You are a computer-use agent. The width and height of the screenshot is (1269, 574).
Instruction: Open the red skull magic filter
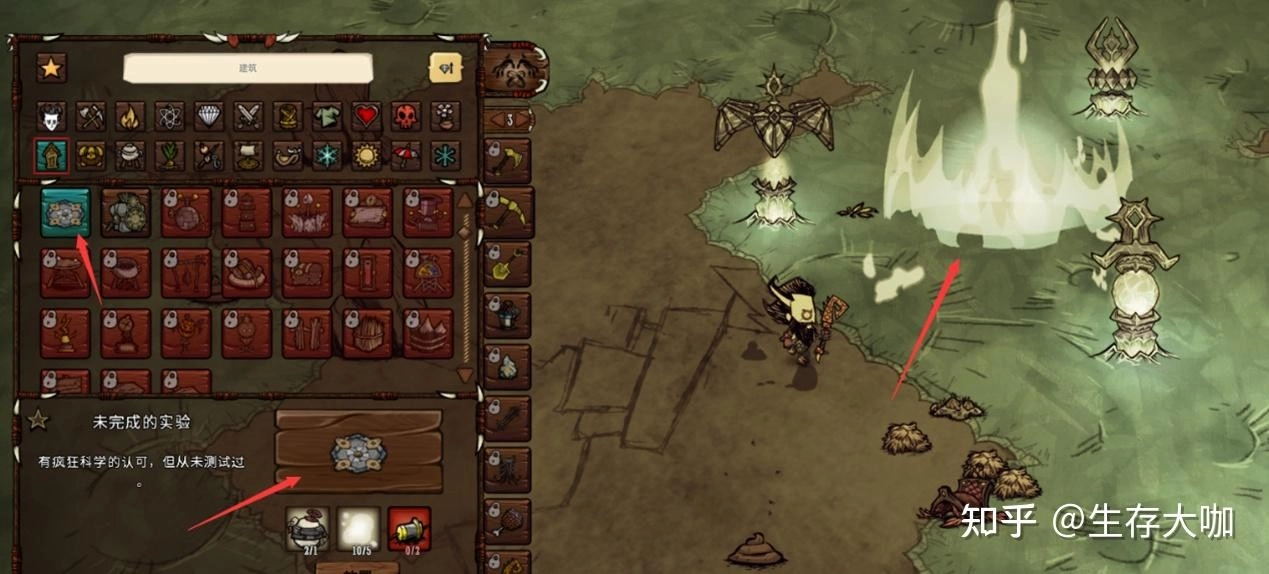click(x=406, y=117)
